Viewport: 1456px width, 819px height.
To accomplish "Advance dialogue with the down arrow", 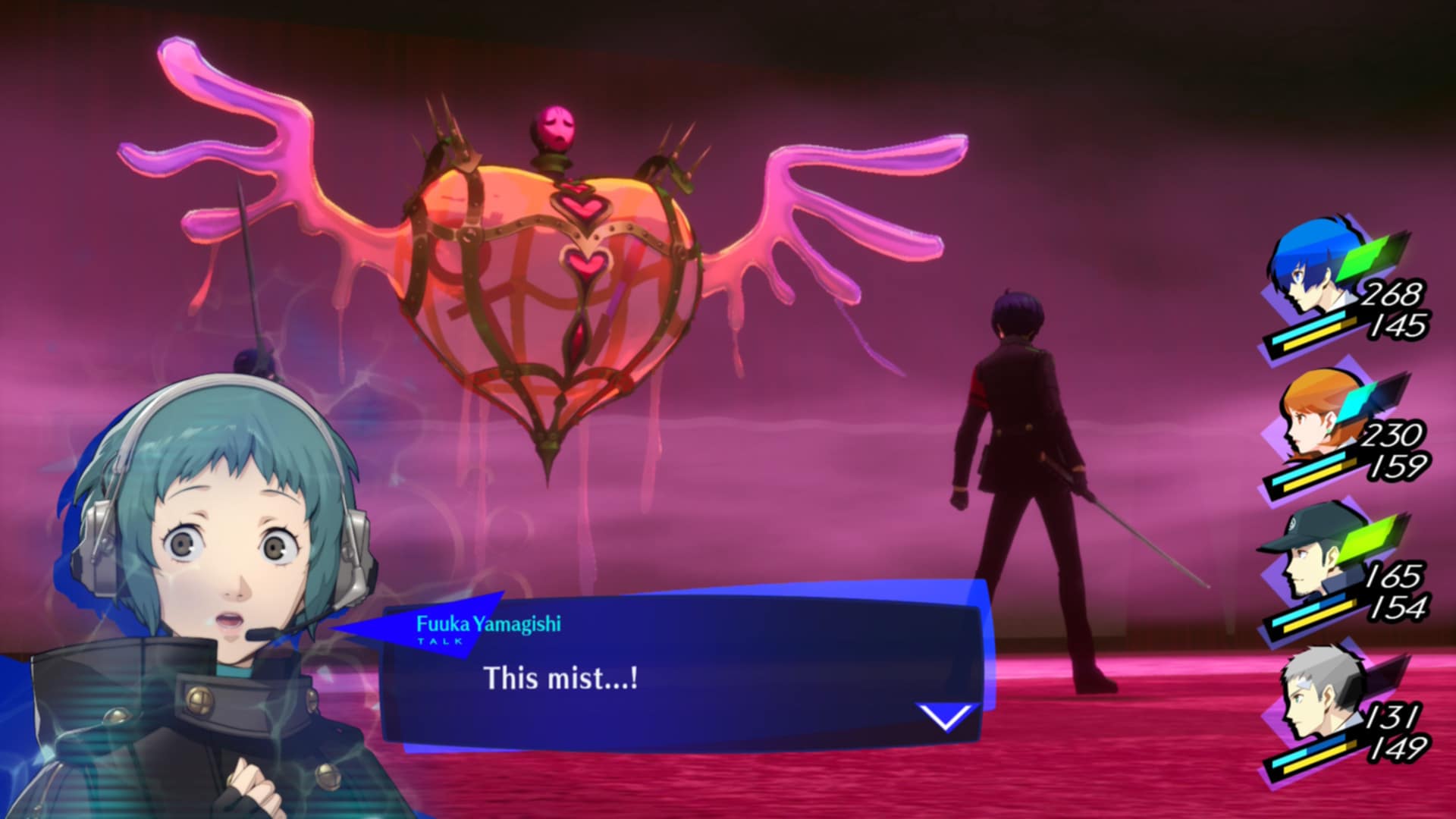I will click(945, 716).
